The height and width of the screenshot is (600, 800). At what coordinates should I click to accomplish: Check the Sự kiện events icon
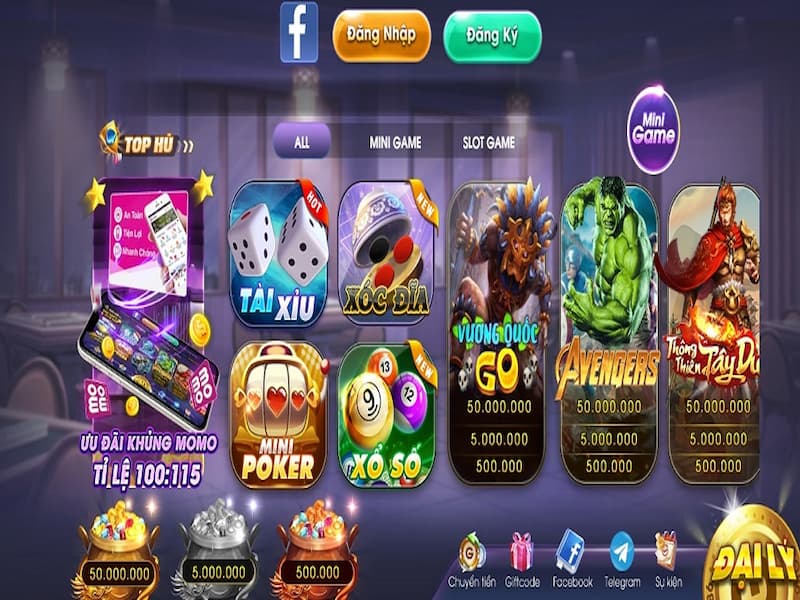[x=666, y=560]
